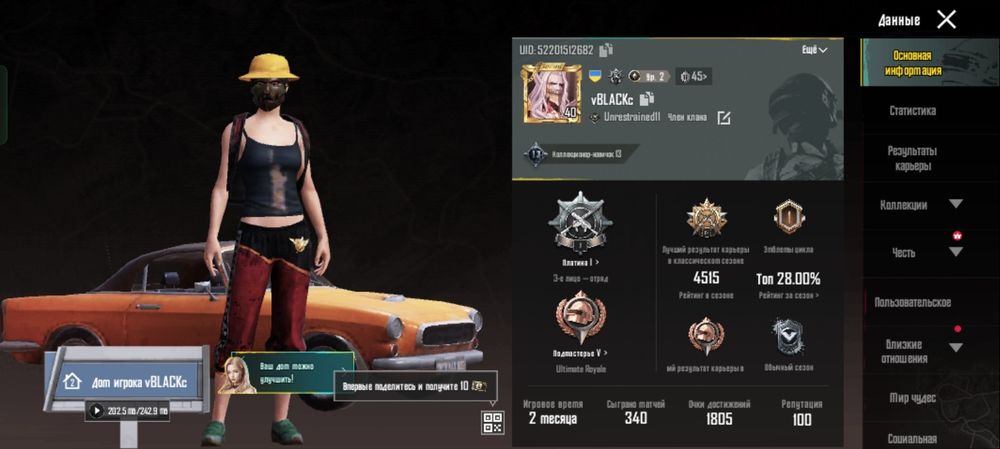Viewport: 1000px width, 449px height.
Task: Open the Ещё dropdown menu
Action: 815,50
